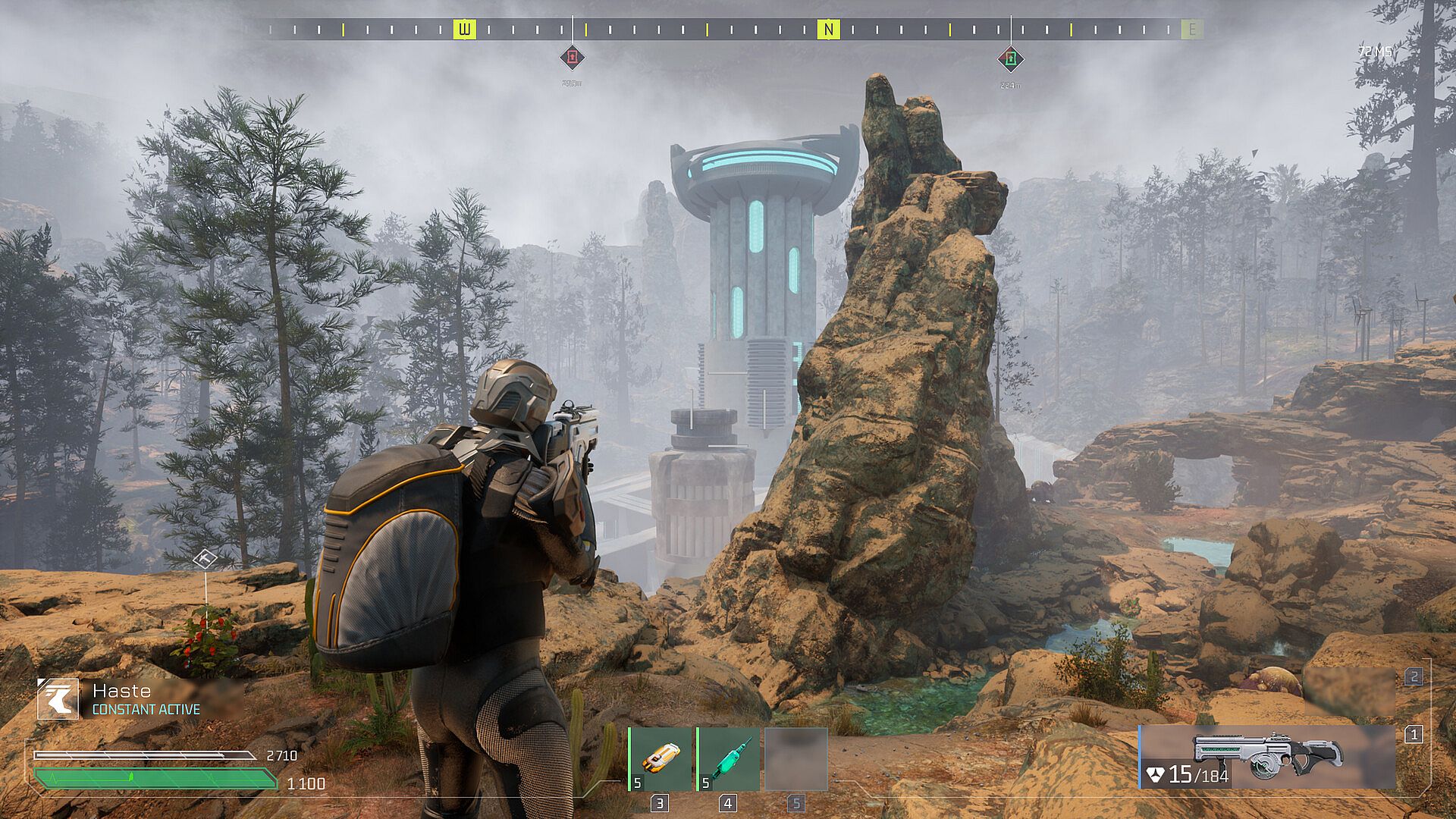The height and width of the screenshot is (819, 1456).
Task: Click the green objective marker on compass
Action: click(x=1010, y=58)
